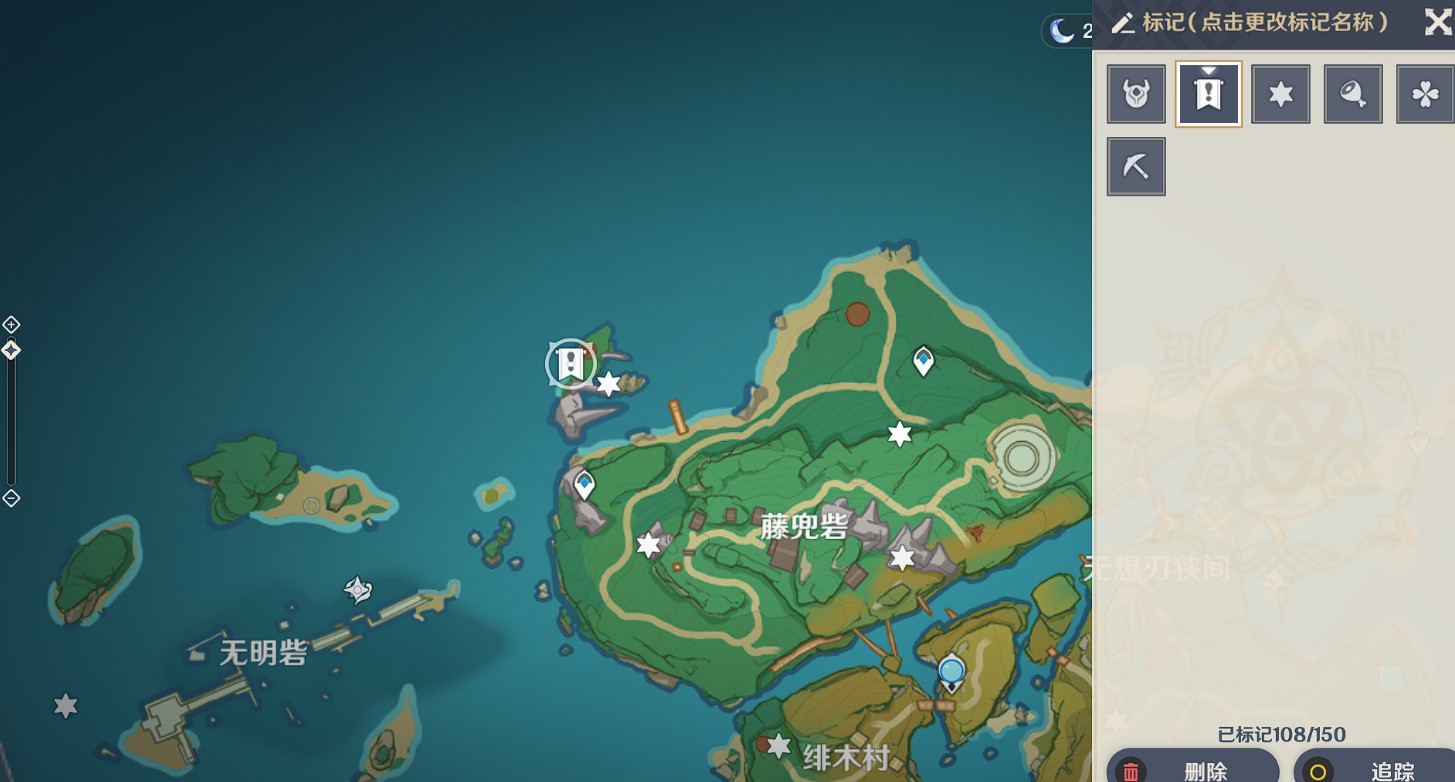The width and height of the screenshot is (1455, 782).
Task: Choose the exclamation banner marker icon
Action: tap(1209, 94)
